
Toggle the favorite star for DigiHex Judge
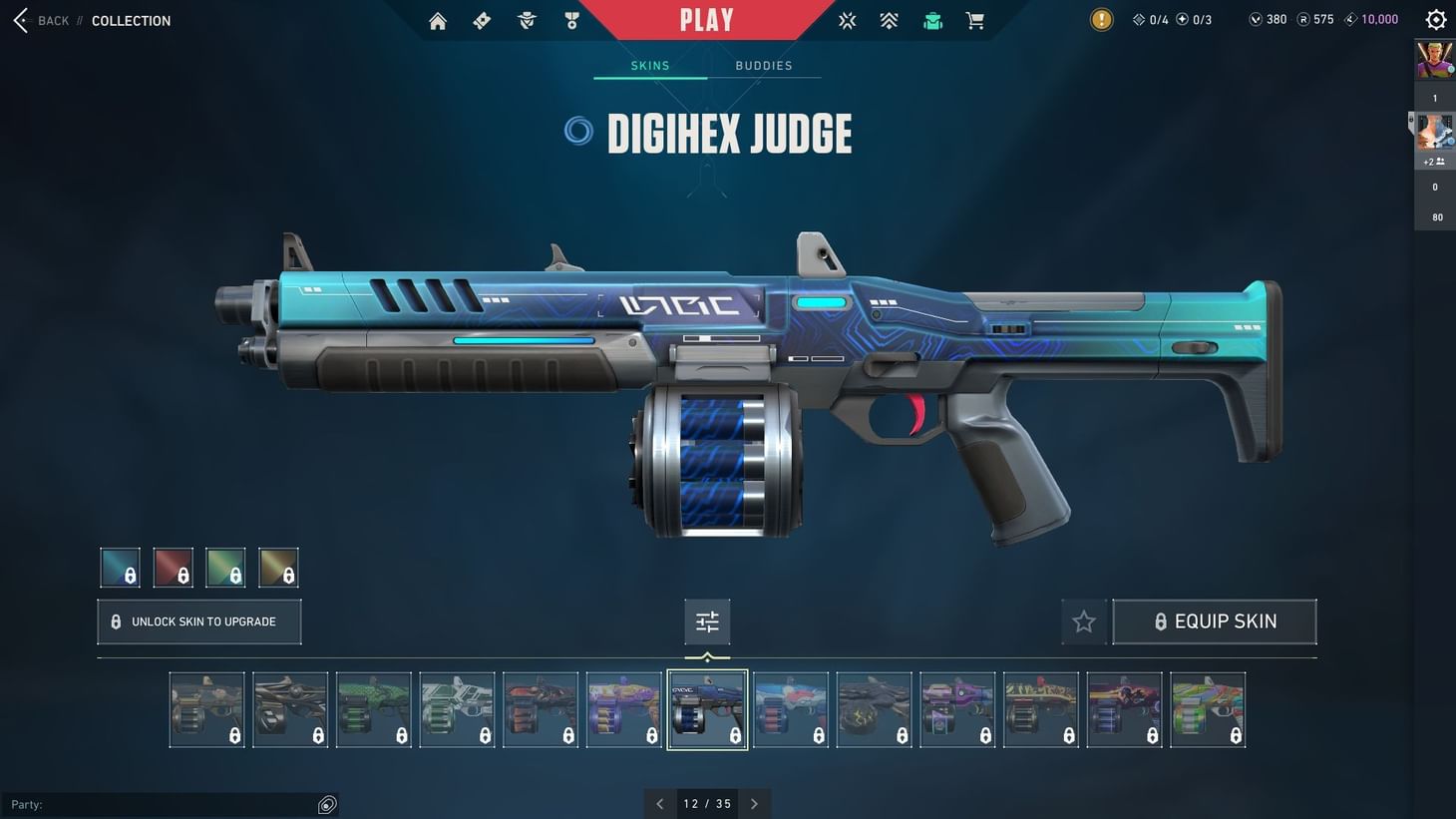[1084, 620]
